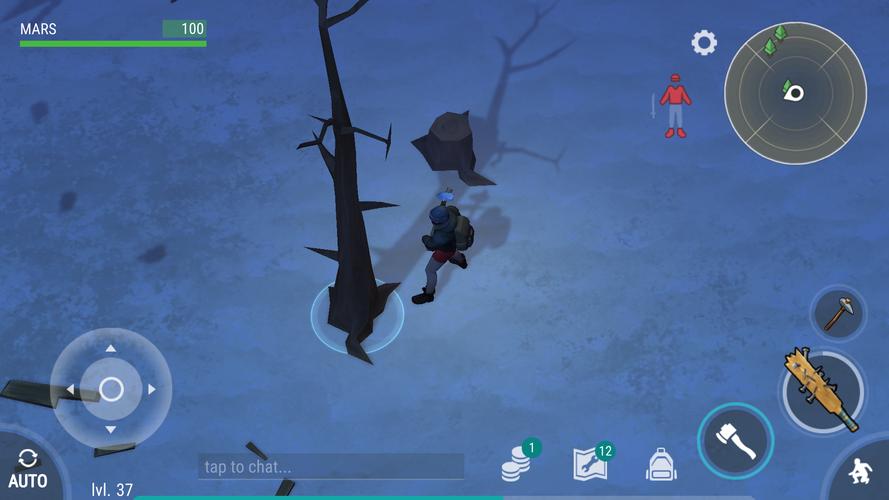Open the settings gear menu

click(x=704, y=43)
